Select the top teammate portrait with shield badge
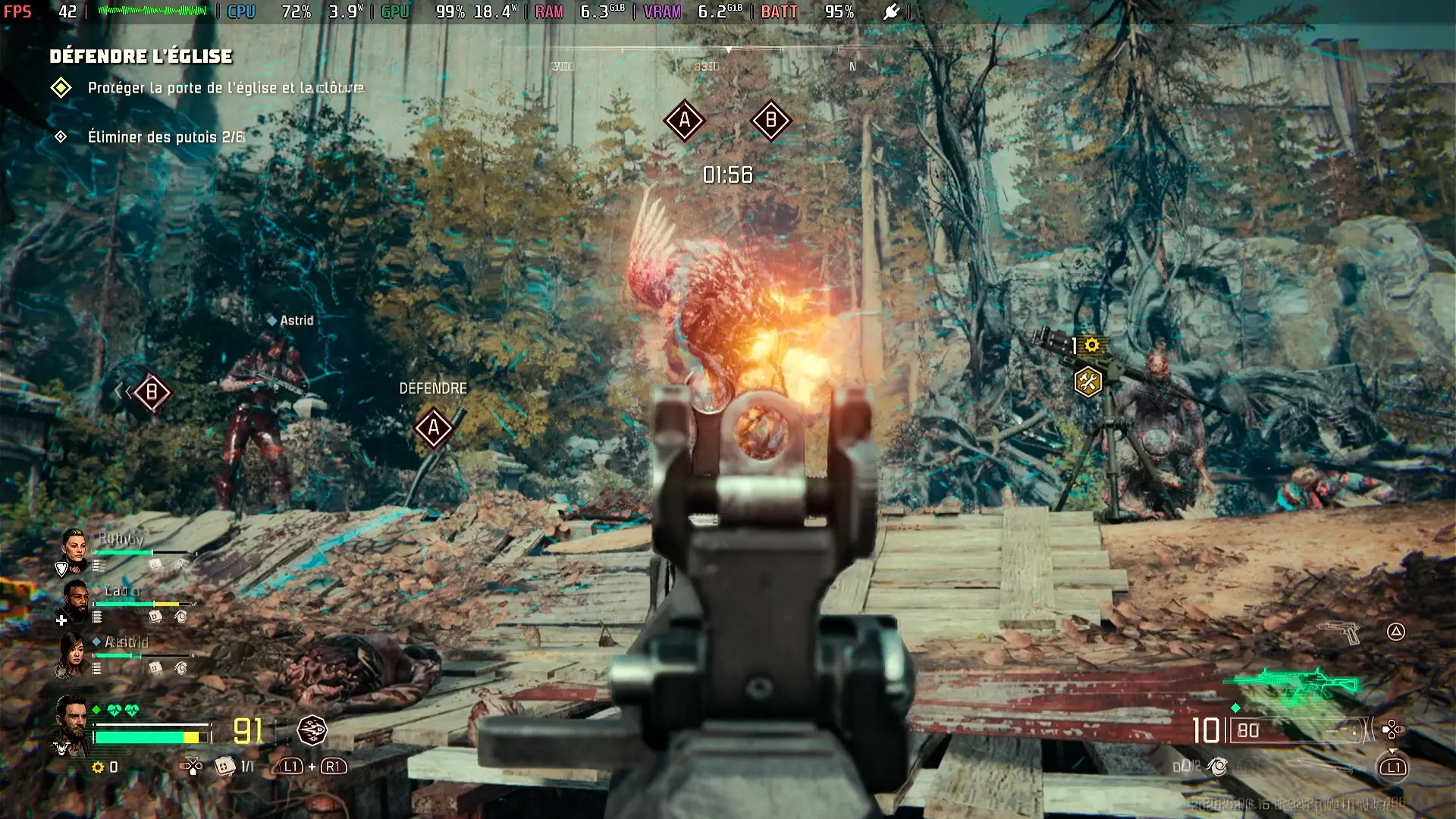The height and width of the screenshot is (819, 1456). point(74,549)
